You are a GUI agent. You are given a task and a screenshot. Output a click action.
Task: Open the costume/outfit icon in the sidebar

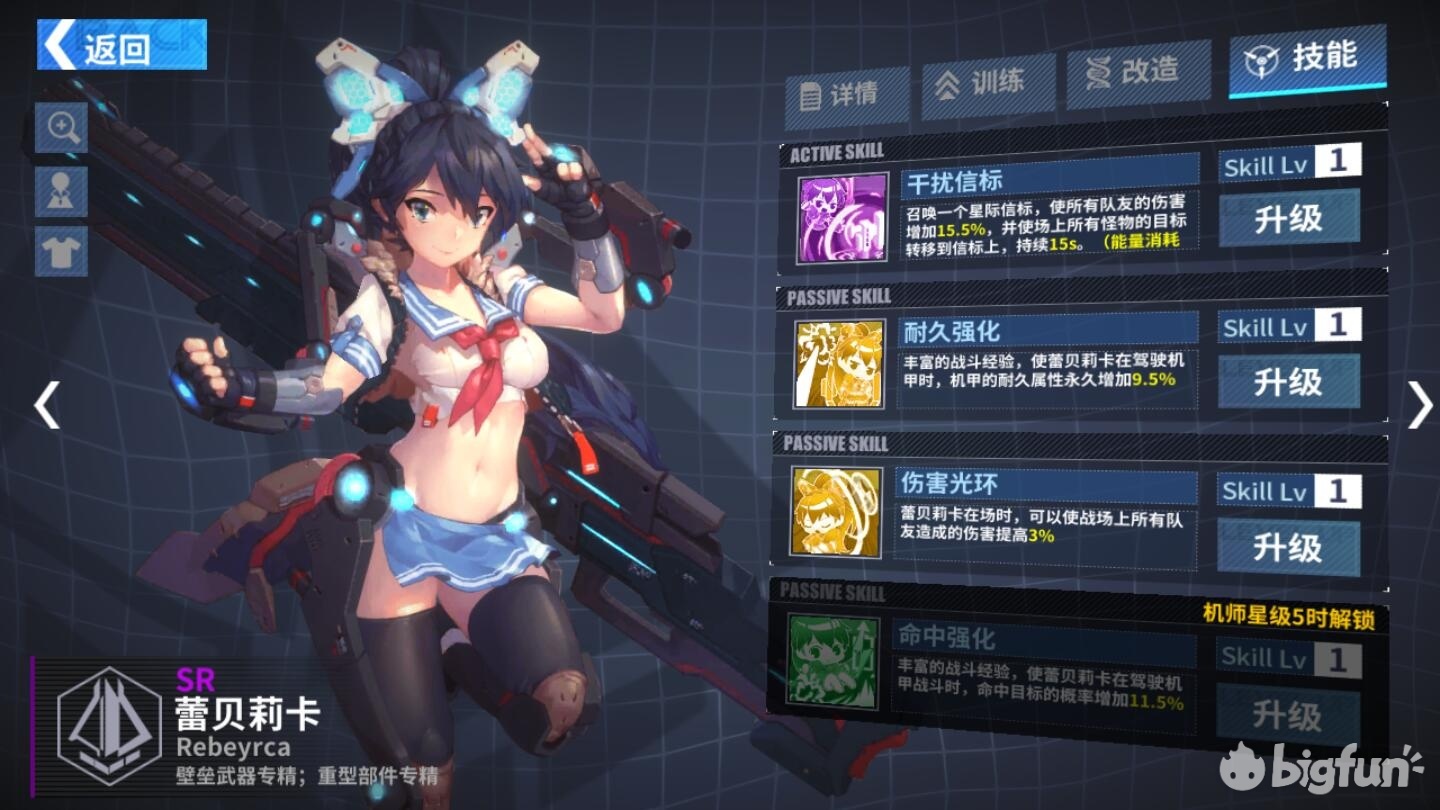click(60, 251)
